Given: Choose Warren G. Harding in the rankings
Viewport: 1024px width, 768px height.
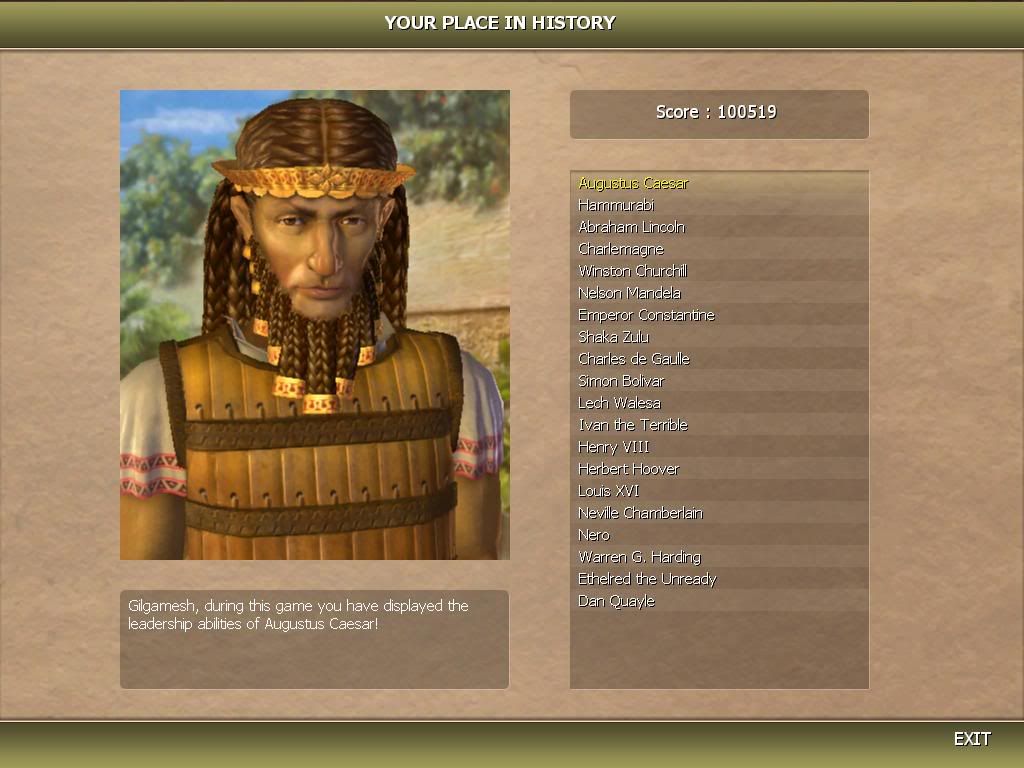Looking at the screenshot, I should (x=639, y=557).
